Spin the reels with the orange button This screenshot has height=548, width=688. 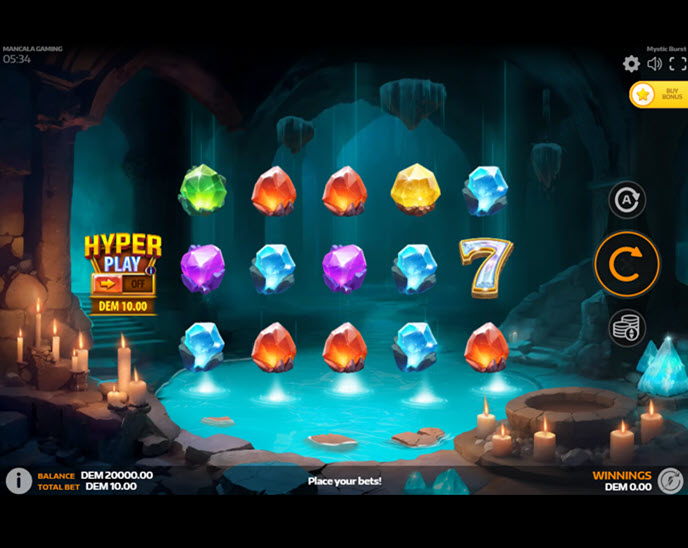tap(626, 264)
